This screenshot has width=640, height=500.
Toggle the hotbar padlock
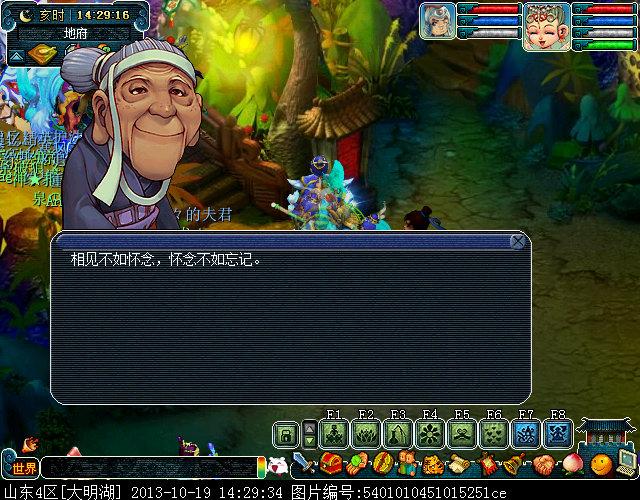click(x=286, y=434)
